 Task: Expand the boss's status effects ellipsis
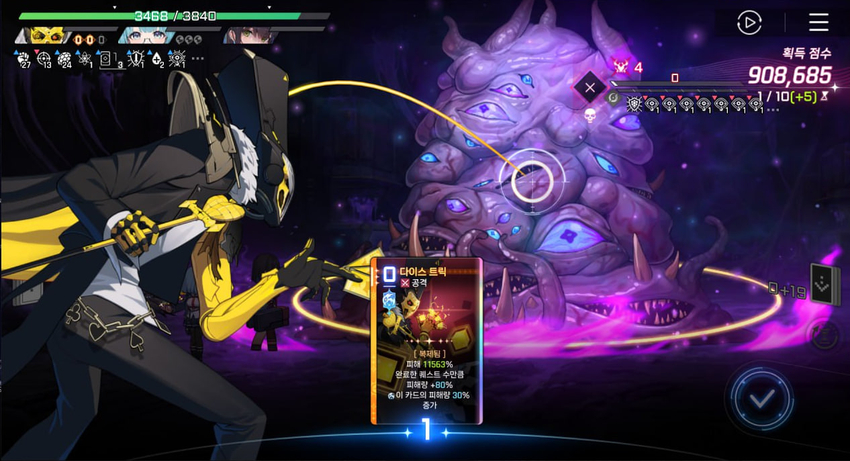pyautogui.click(x=772, y=108)
